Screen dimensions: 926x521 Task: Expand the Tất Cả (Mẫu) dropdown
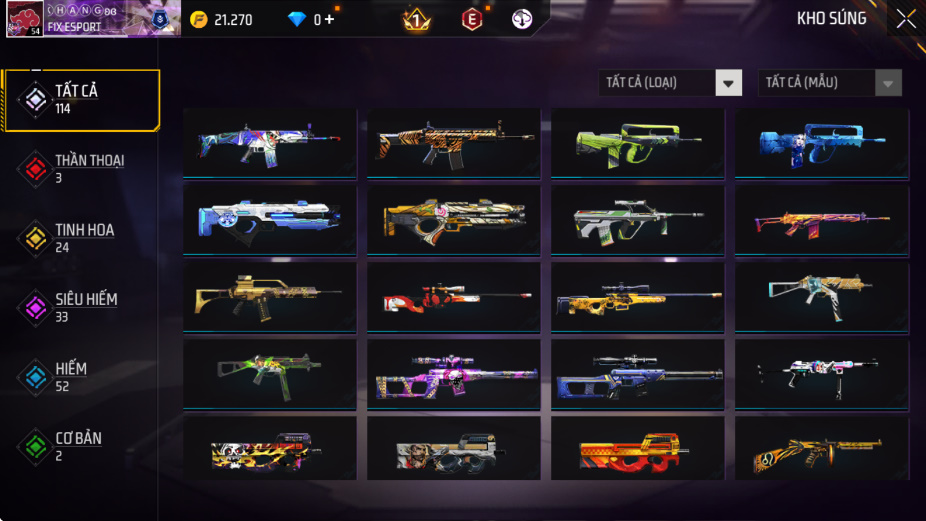click(830, 83)
